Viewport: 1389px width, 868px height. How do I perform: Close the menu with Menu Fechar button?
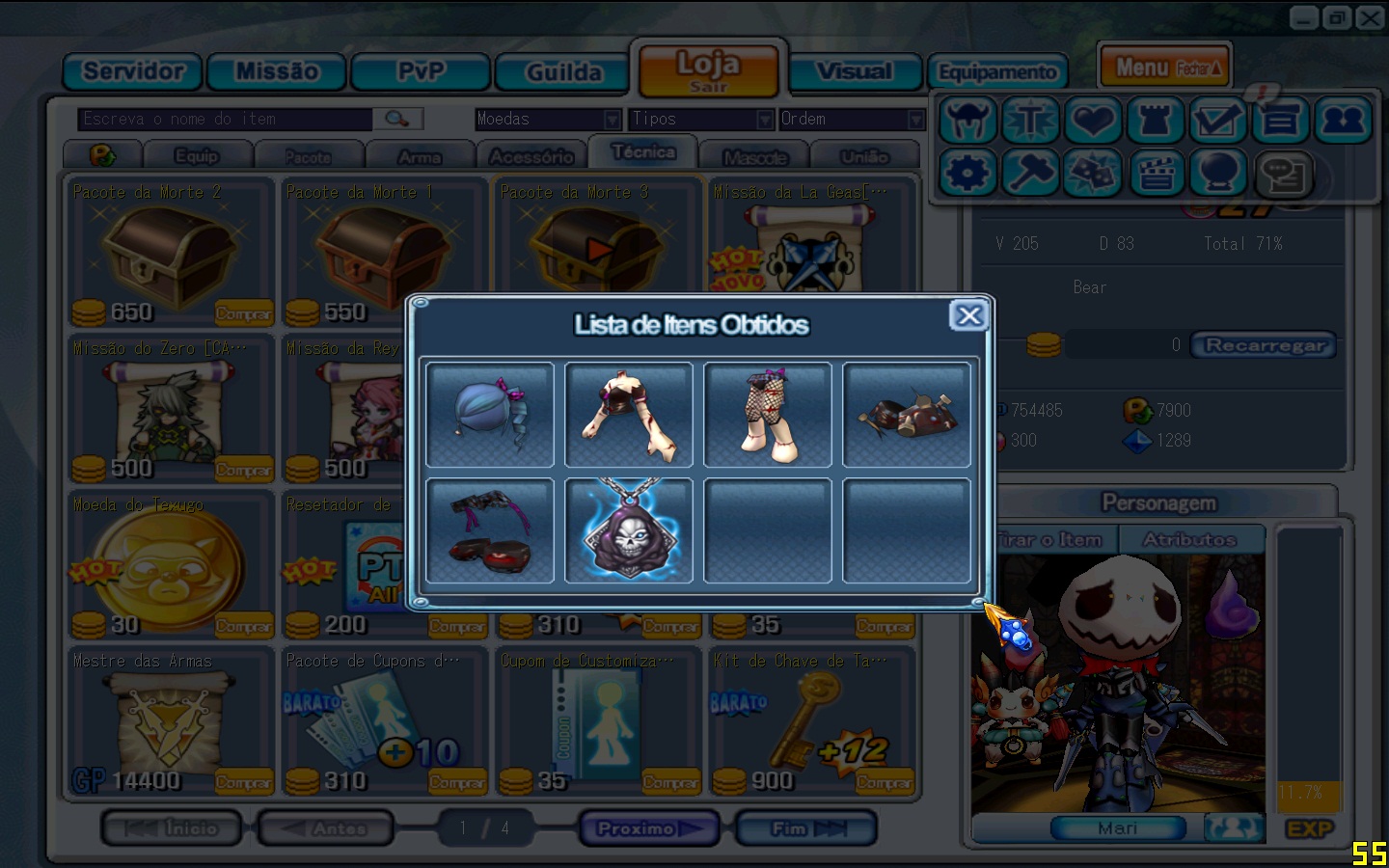1165,68
